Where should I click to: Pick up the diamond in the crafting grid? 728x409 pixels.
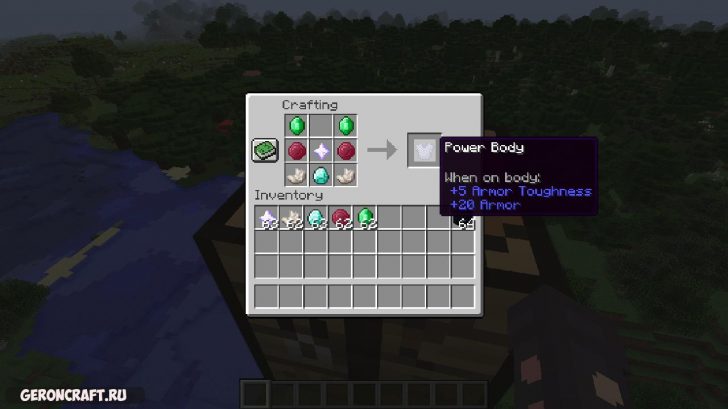[x=321, y=174]
